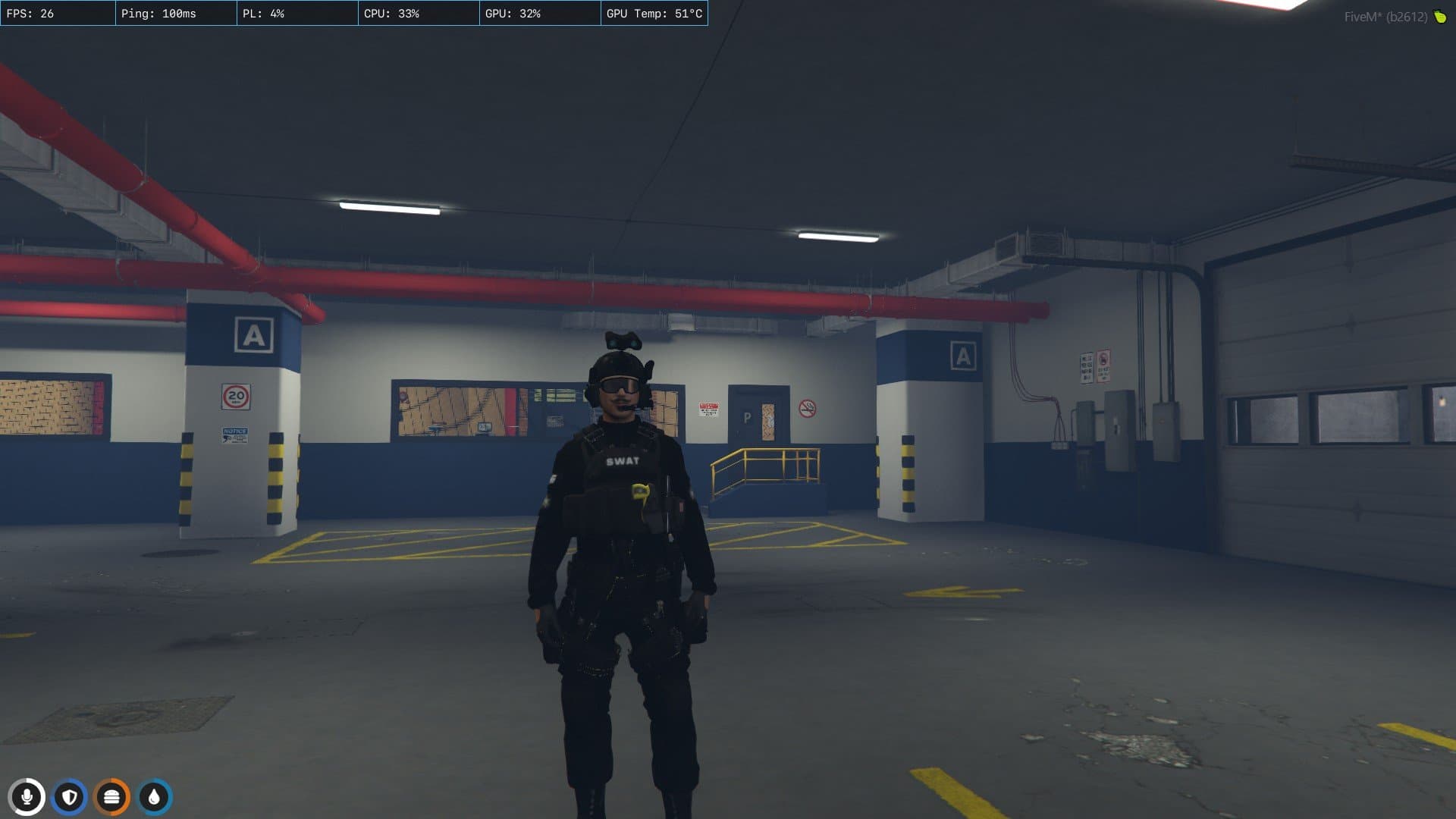The height and width of the screenshot is (819, 1456).
Task: Click the burger hunger status icon
Action: point(112,797)
